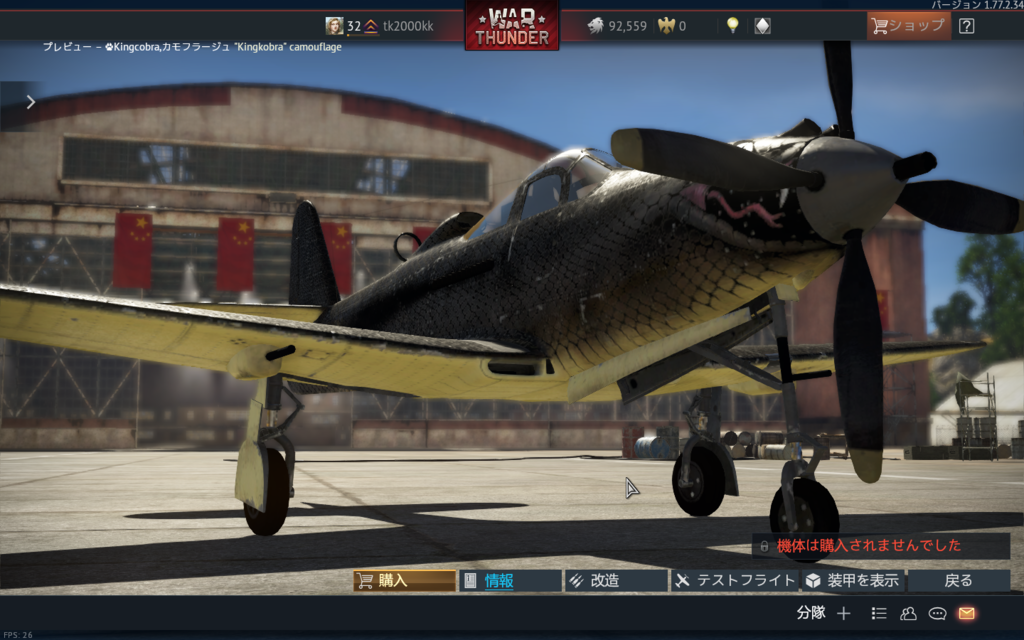This screenshot has width=1024, height=640.
Task: Open the question mark help button
Action: pyautogui.click(x=966, y=26)
